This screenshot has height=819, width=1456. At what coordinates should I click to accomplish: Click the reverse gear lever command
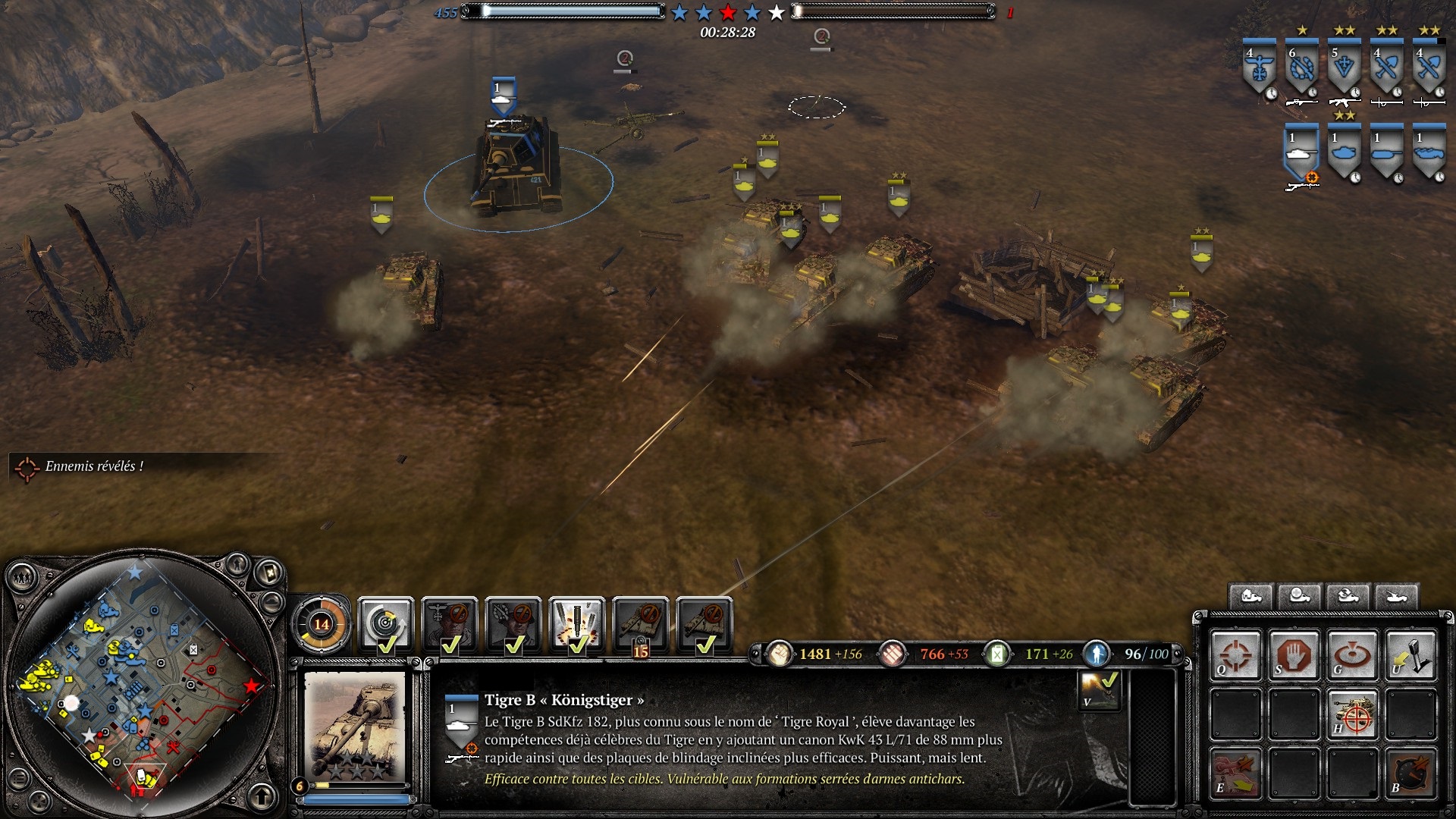1410,655
